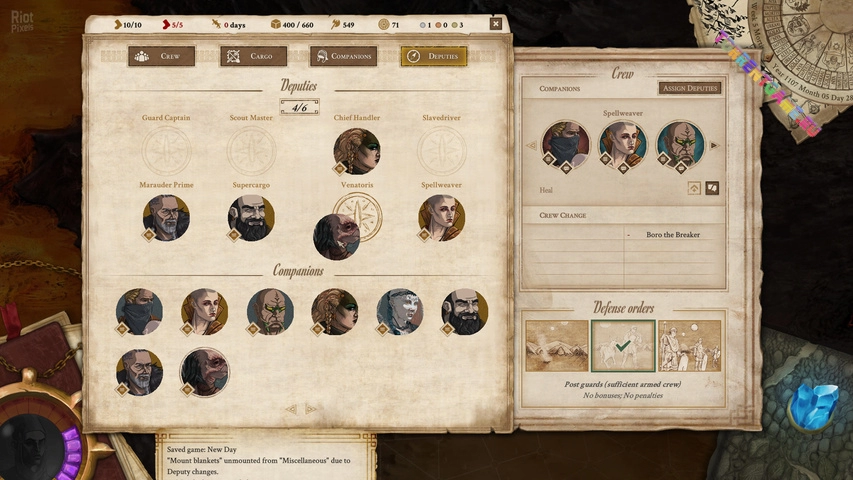Select the armed soldiers defense order
This screenshot has height=480, width=853.
(x=689, y=346)
